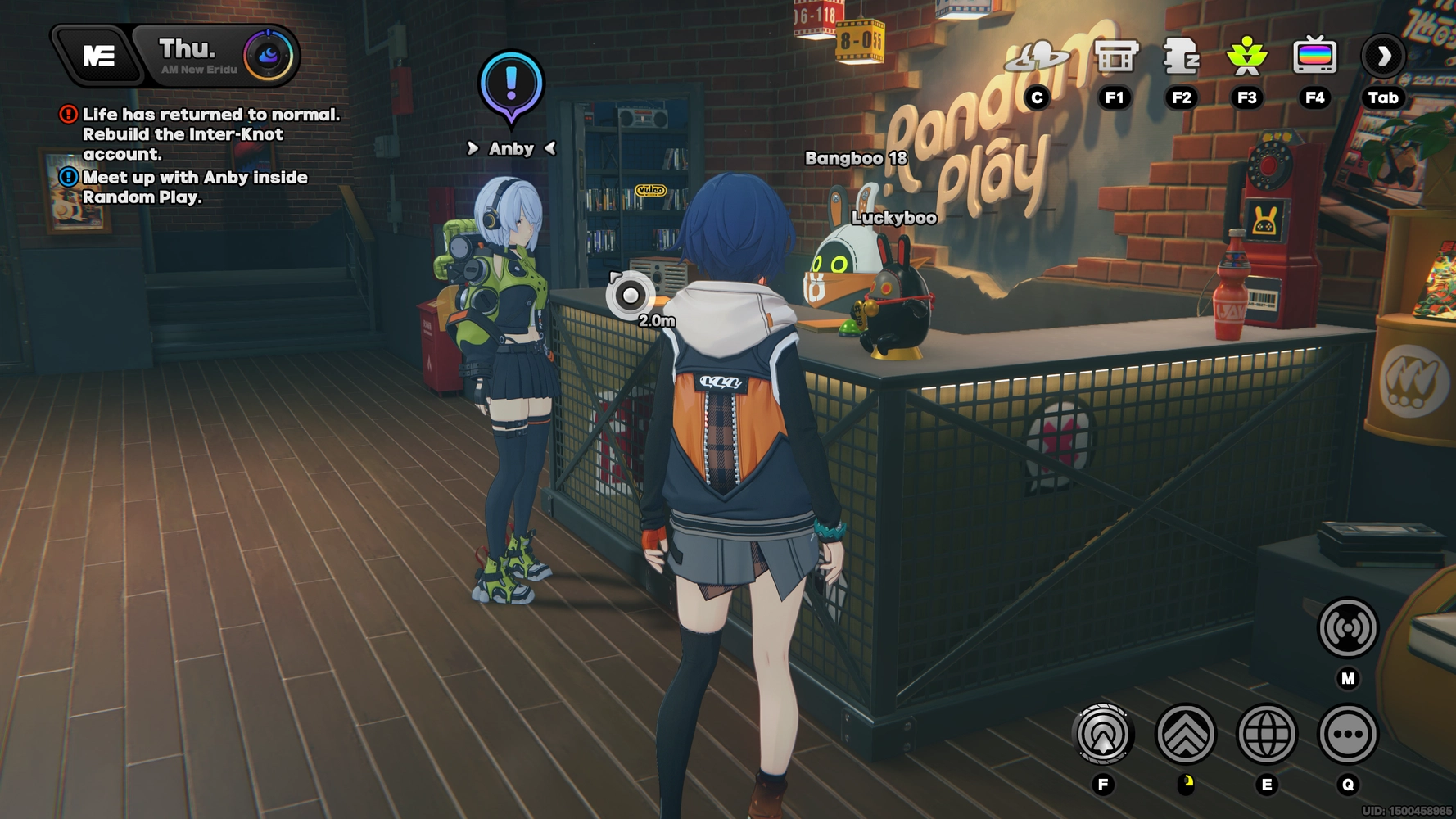Open the 'Meet up with Anby' objective
The width and height of the screenshot is (1456, 819).
(x=194, y=188)
